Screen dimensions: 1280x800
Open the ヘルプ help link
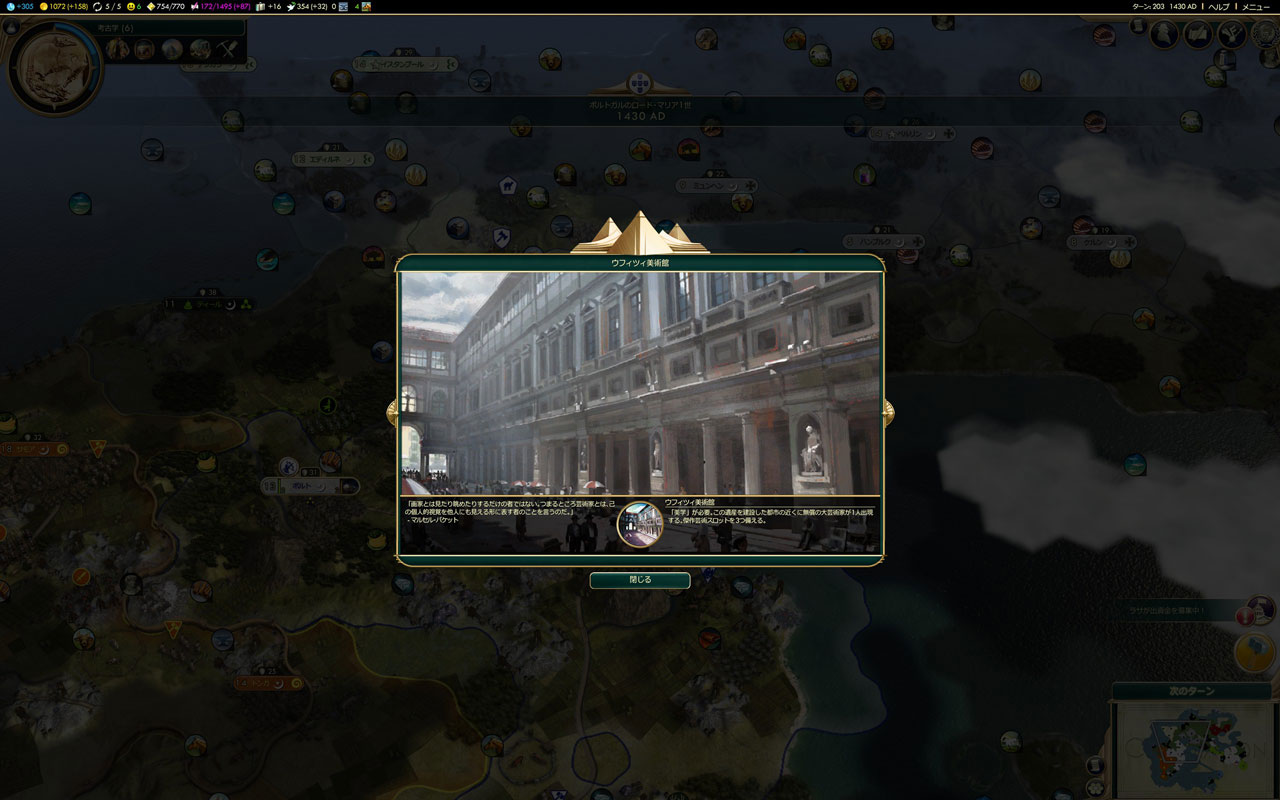tap(1218, 7)
